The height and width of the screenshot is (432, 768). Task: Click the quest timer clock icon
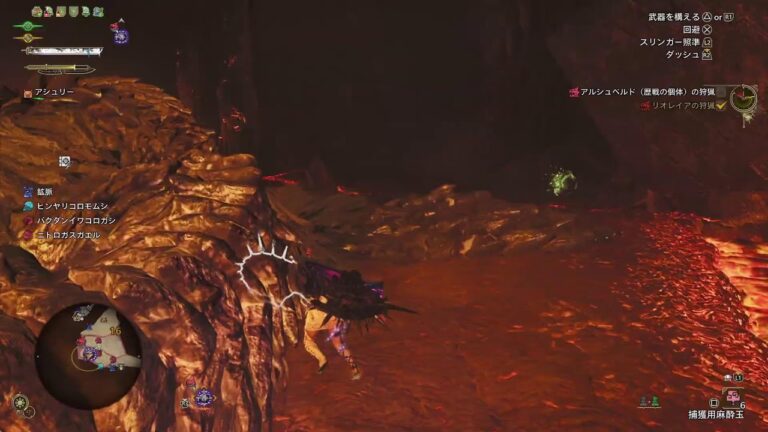click(743, 97)
